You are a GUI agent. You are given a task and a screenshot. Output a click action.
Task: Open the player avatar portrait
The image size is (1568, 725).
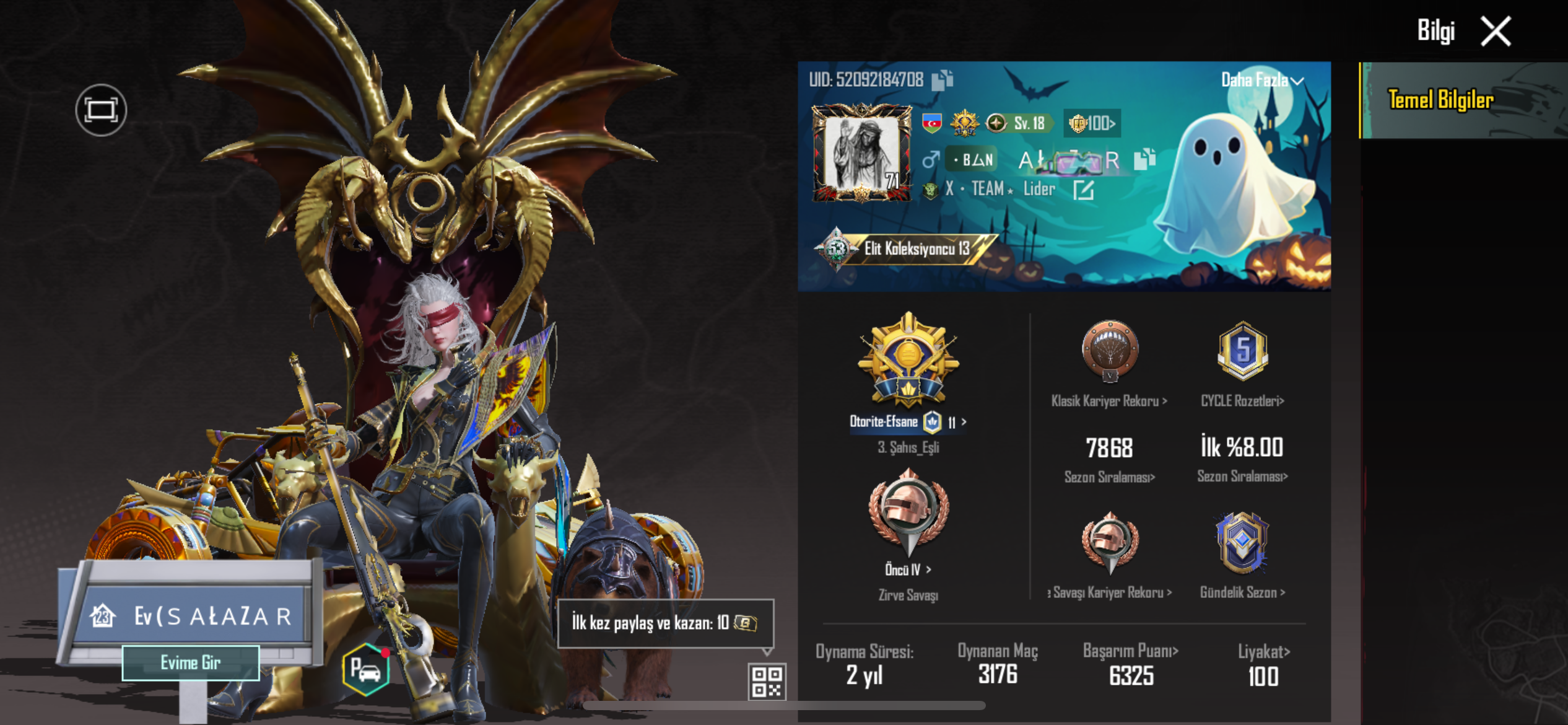[861, 153]
